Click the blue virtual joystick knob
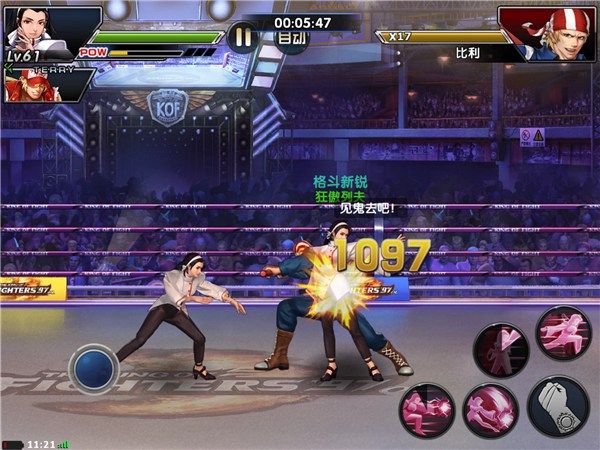The height and width of the screenshot is (450, 600). (x=95, y=367)
